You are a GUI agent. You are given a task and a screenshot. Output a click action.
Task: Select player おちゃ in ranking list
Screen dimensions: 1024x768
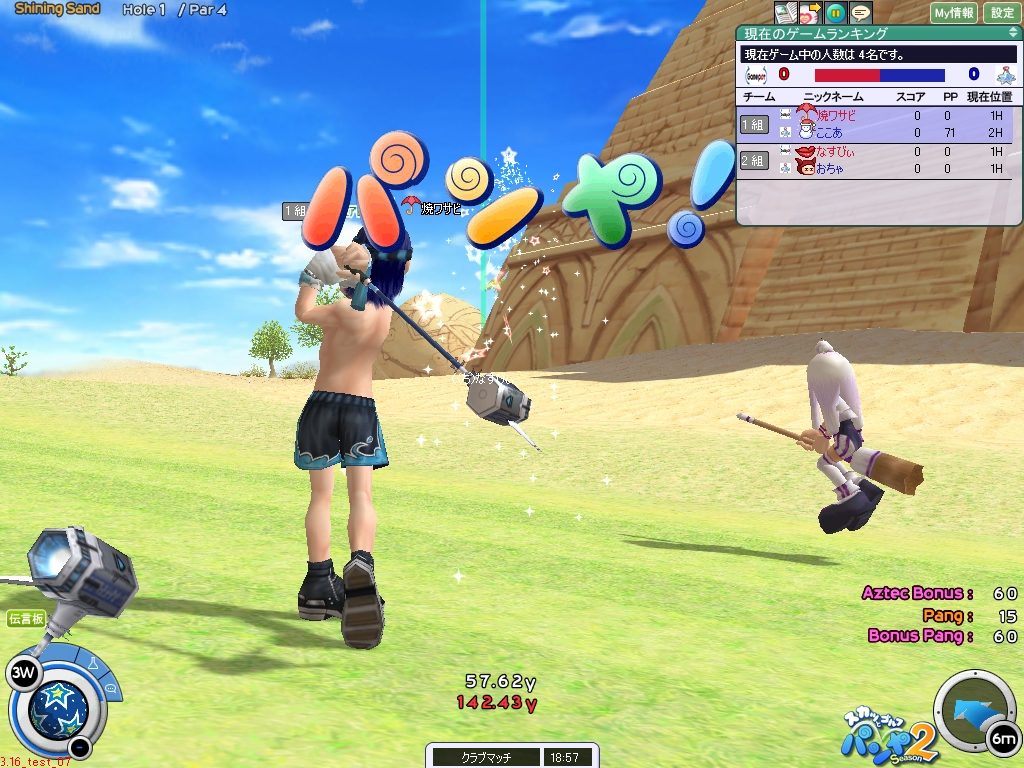coord(829,169)
